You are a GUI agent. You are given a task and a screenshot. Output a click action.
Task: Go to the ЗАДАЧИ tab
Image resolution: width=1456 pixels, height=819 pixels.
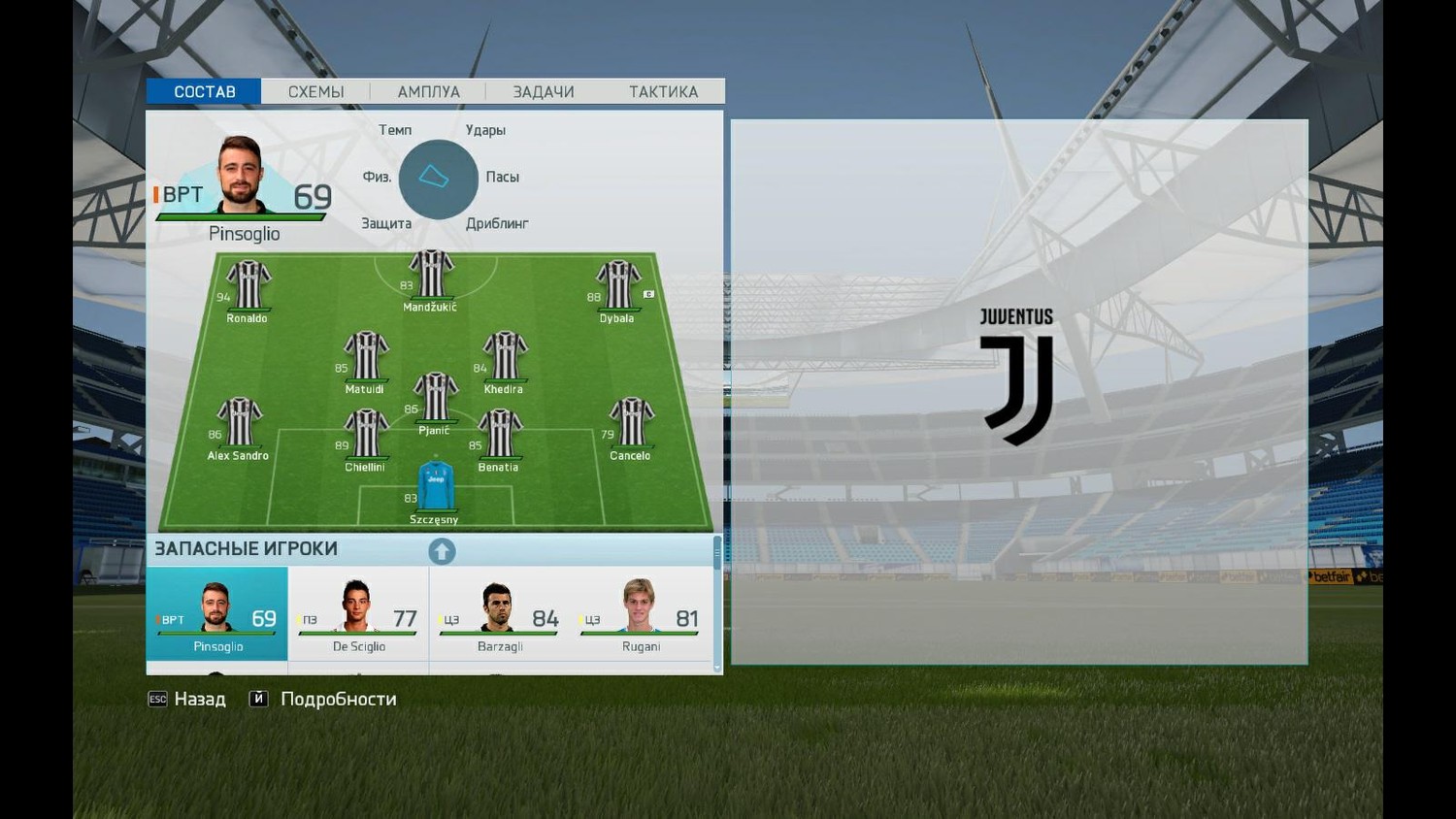pyautogui.click(x=543, y=91)
